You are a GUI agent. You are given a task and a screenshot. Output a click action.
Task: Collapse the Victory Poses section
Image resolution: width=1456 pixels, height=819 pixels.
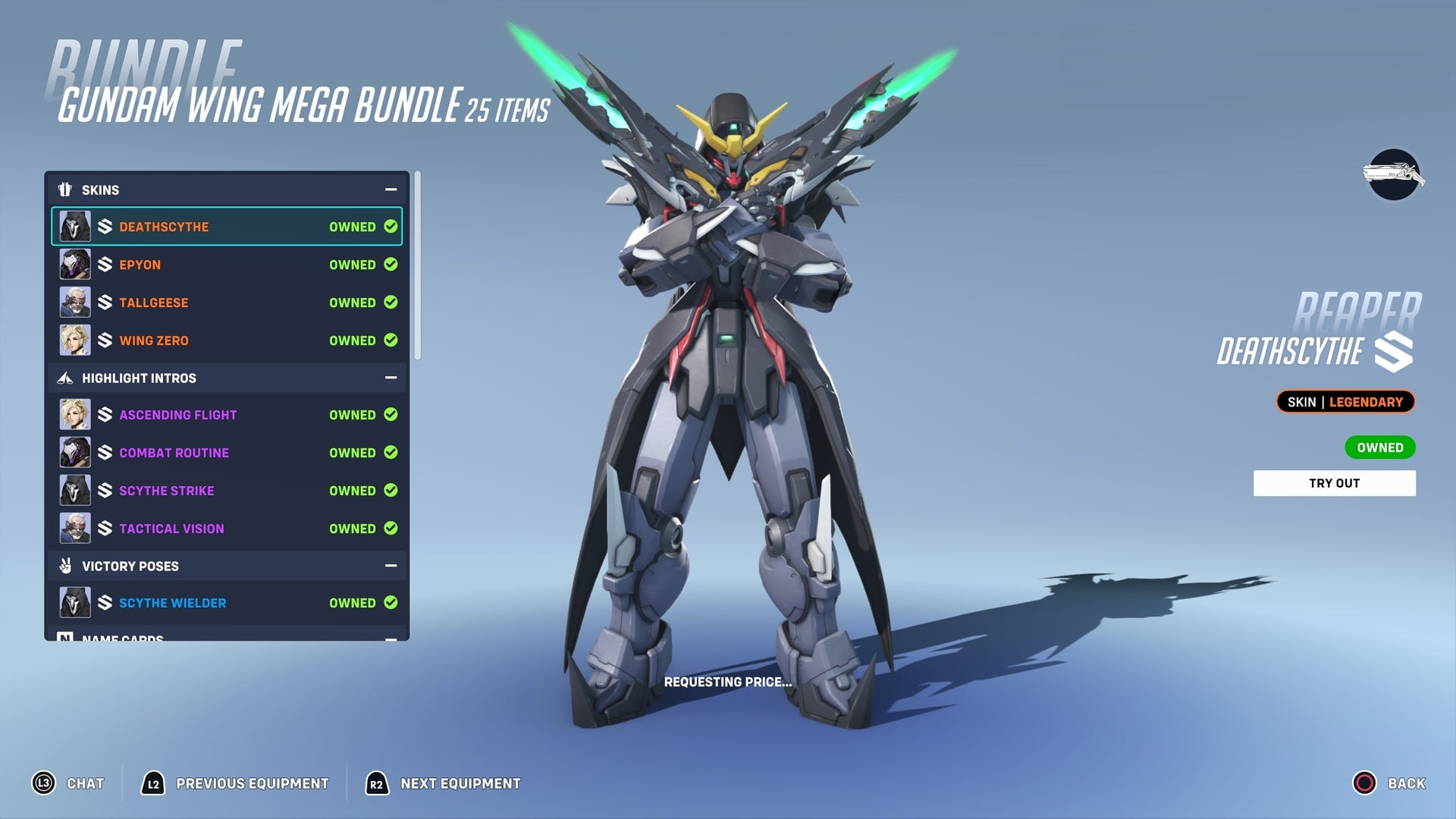click(391, 566)
